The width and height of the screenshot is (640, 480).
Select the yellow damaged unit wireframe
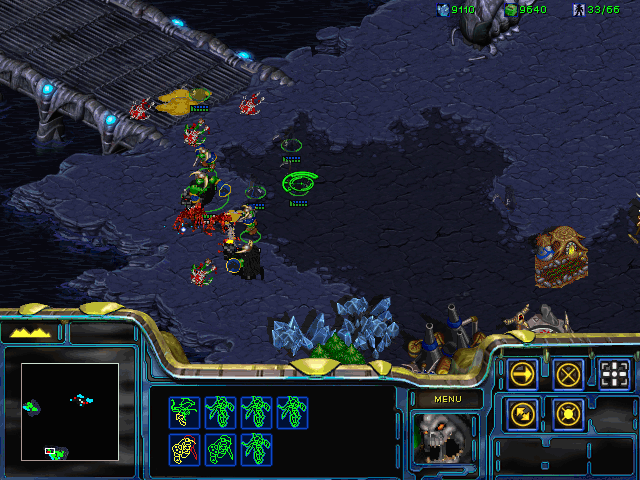184,449
